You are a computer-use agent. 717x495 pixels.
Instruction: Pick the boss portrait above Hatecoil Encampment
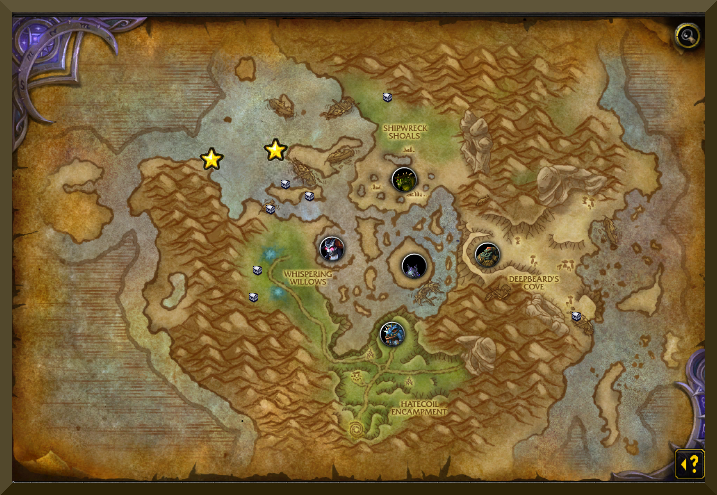click(x=393, y=334)
